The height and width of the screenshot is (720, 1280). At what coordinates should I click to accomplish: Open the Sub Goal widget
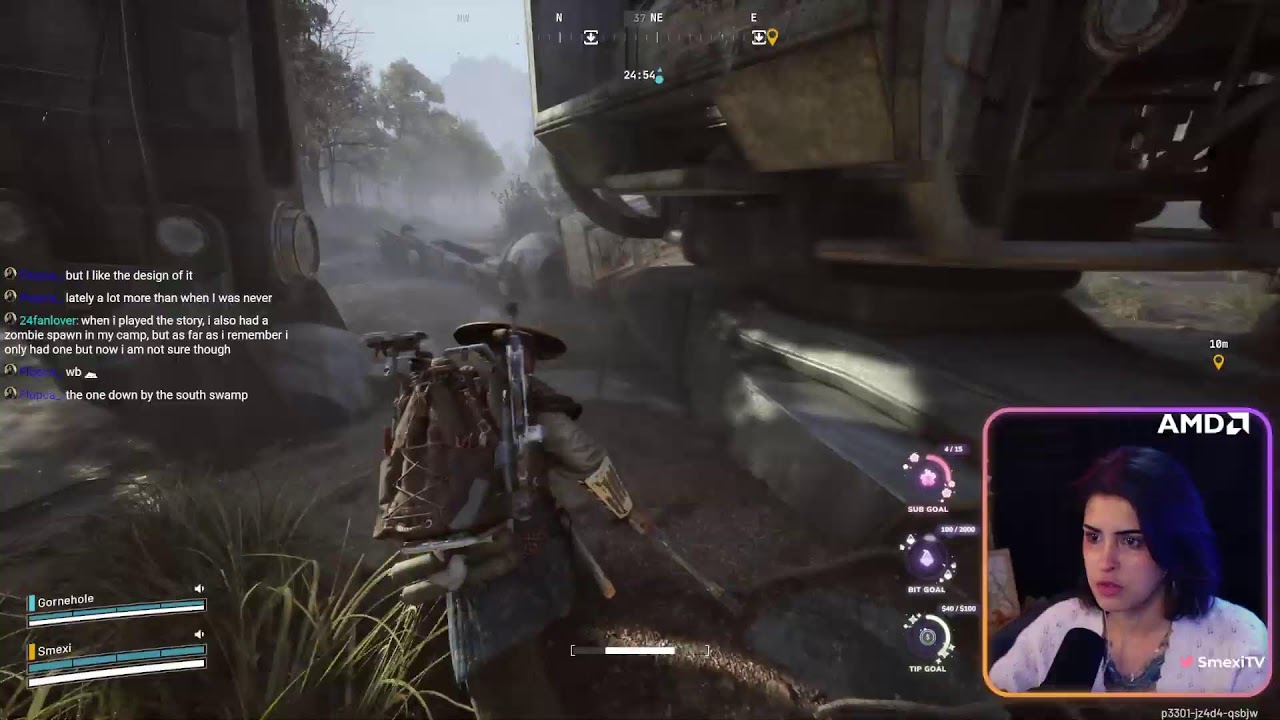928,478
